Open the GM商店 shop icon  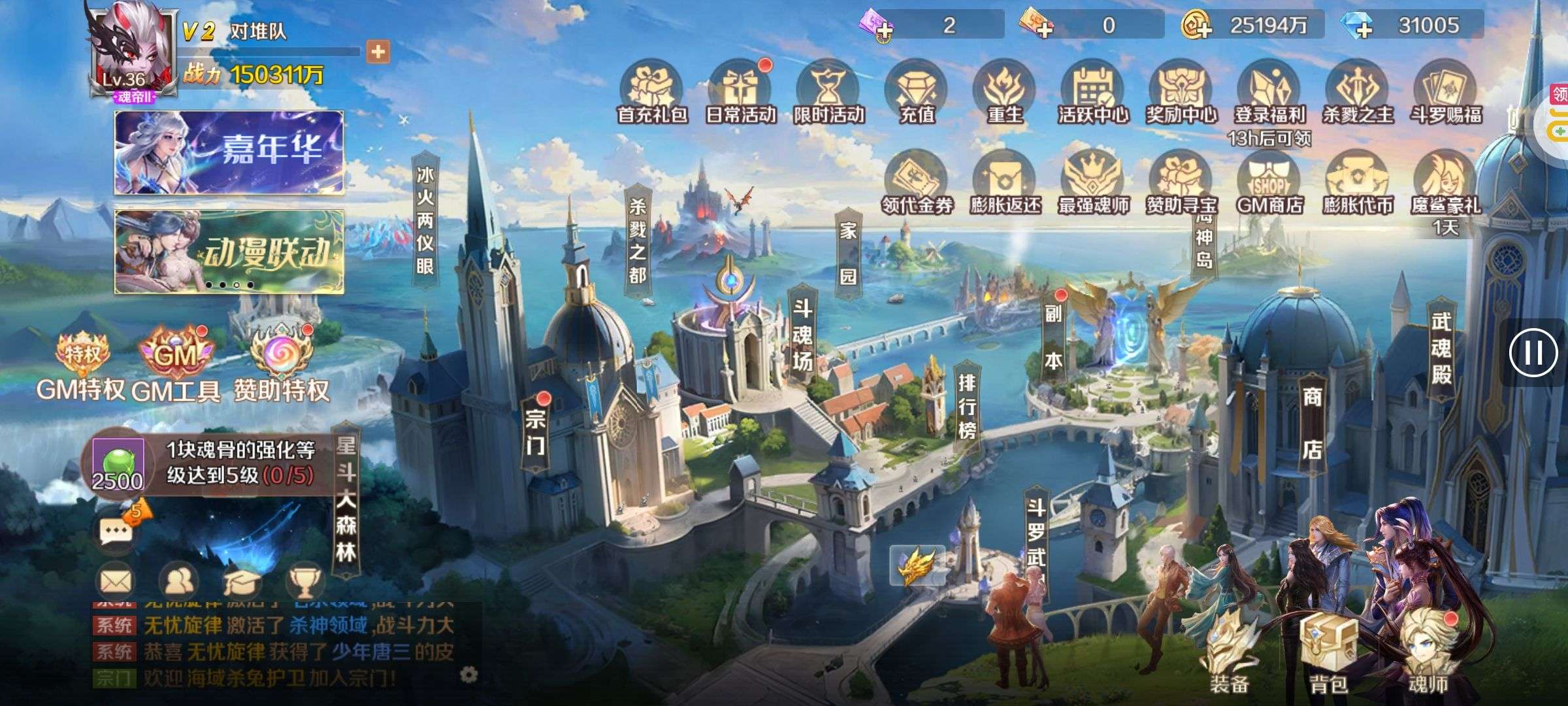click(x=1269, y=184)
